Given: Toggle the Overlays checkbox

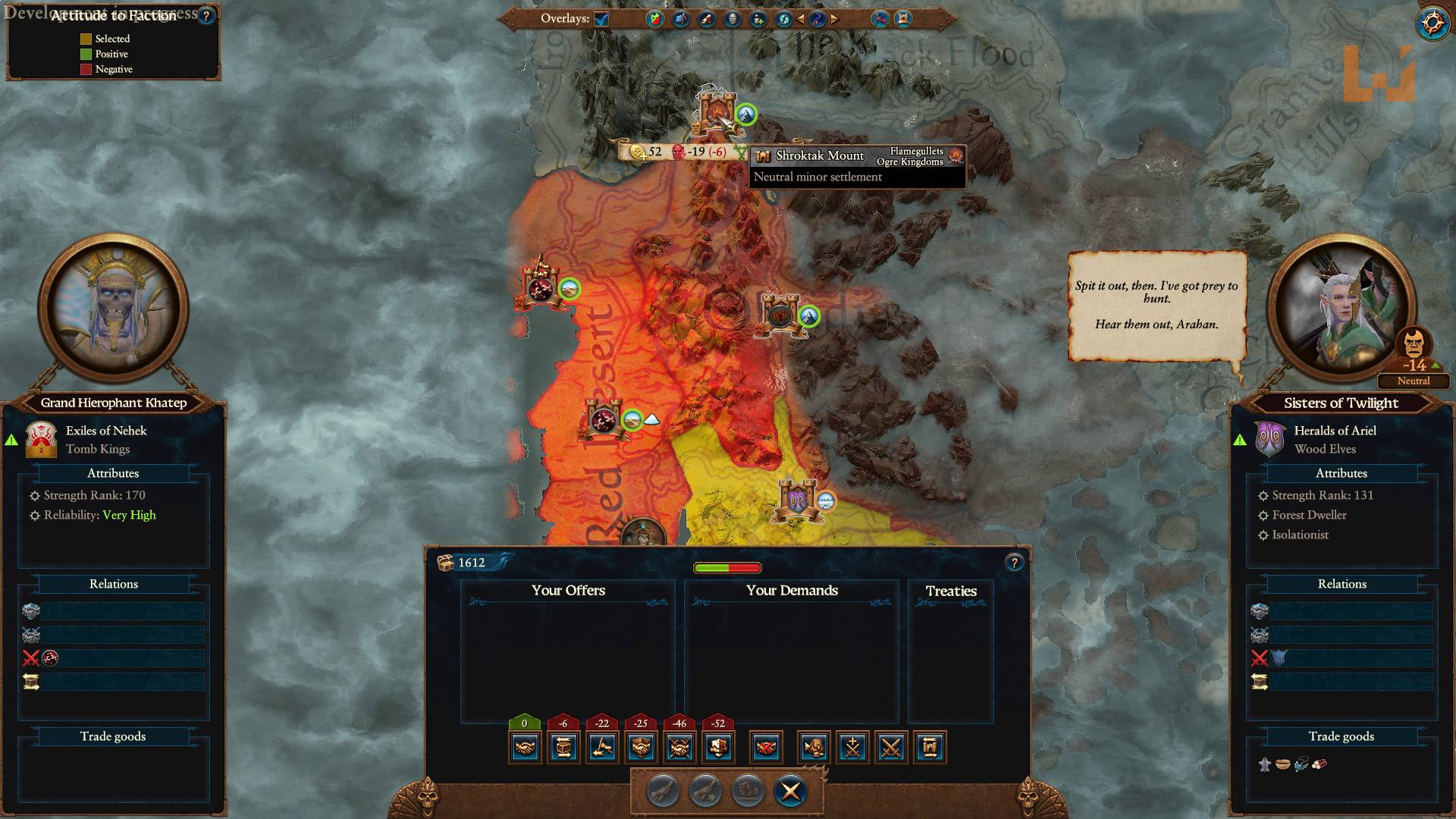Looking at the screenshot, I should (x=603, y=20).
